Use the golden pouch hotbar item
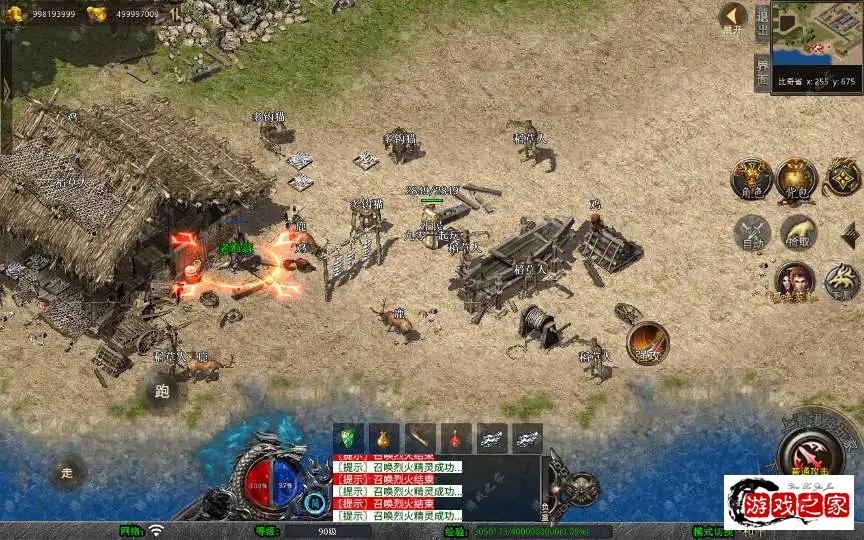 (383, 438)
